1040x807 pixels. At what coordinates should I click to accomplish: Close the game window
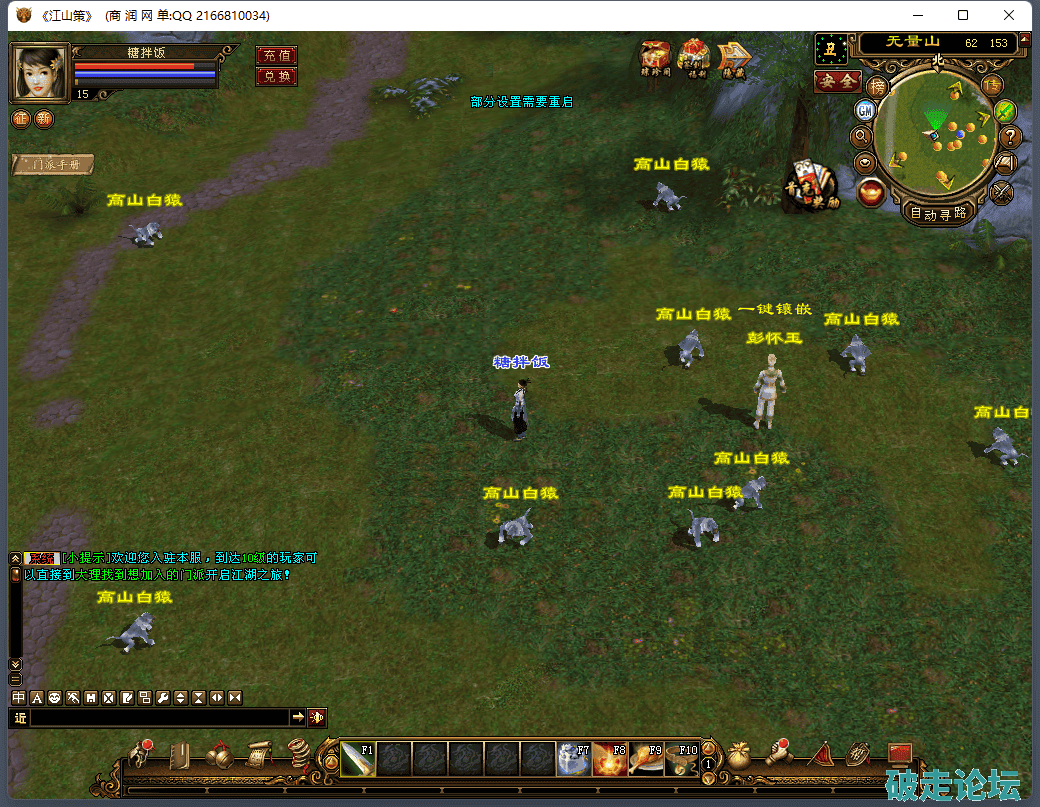1011,15
